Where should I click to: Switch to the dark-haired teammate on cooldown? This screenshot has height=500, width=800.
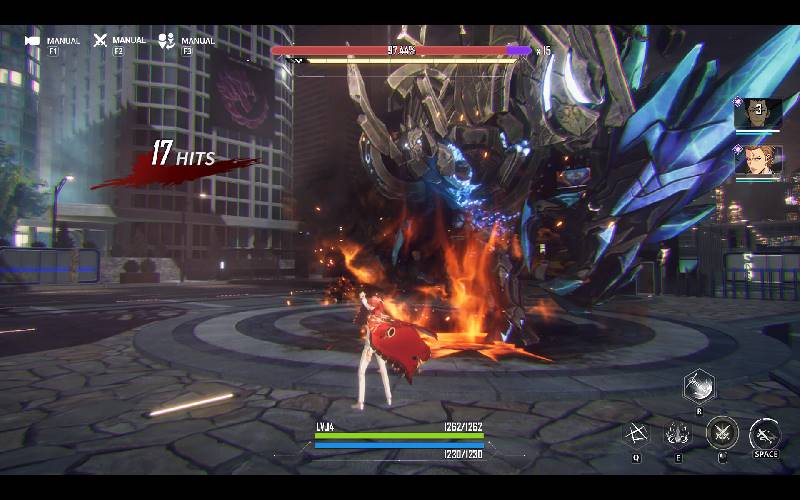click(x=758, y=113)
